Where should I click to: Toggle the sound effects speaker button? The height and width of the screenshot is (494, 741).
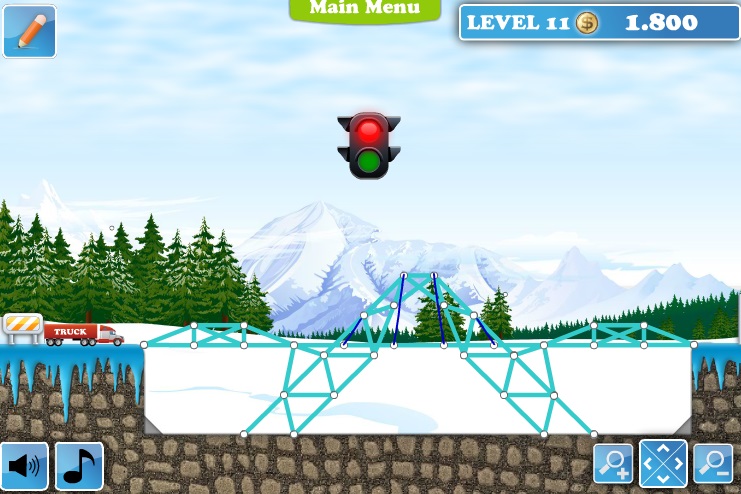(x=26, y=466)
